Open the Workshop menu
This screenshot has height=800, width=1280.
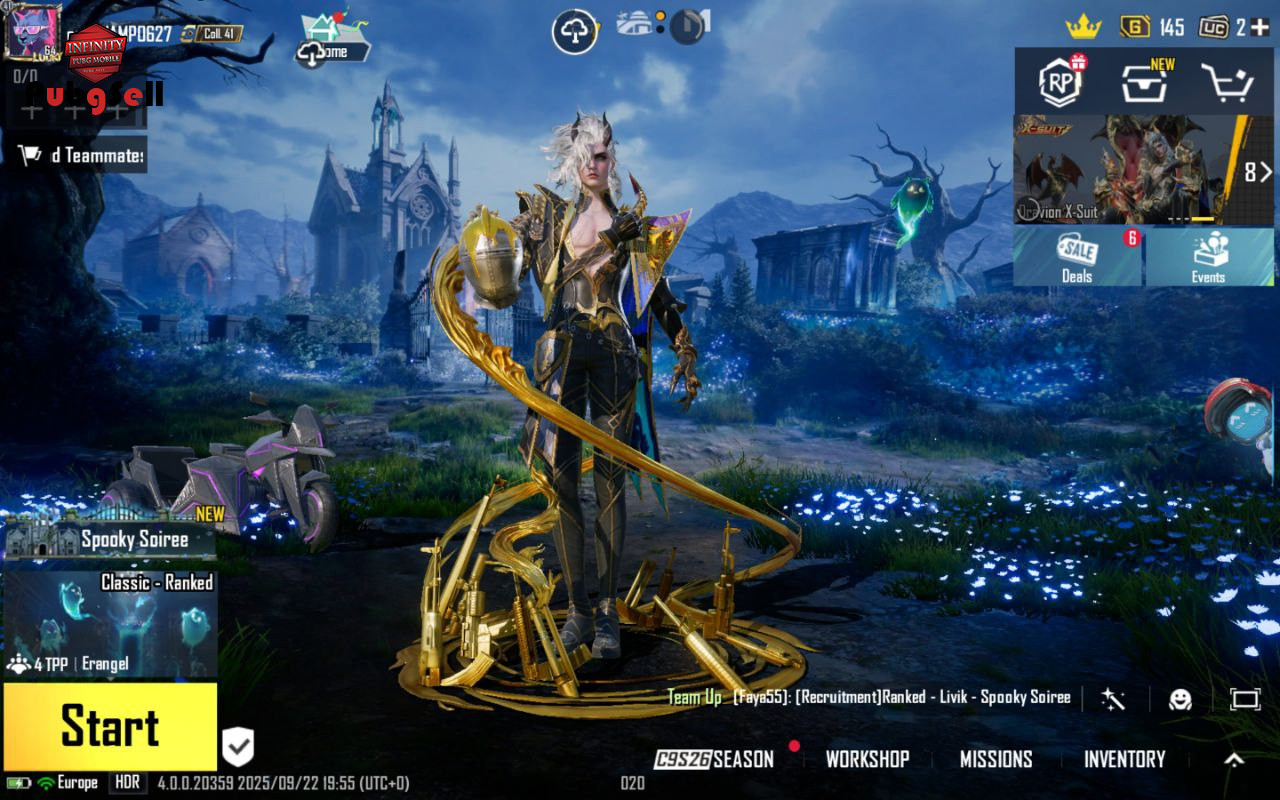(x=867, y=760)
